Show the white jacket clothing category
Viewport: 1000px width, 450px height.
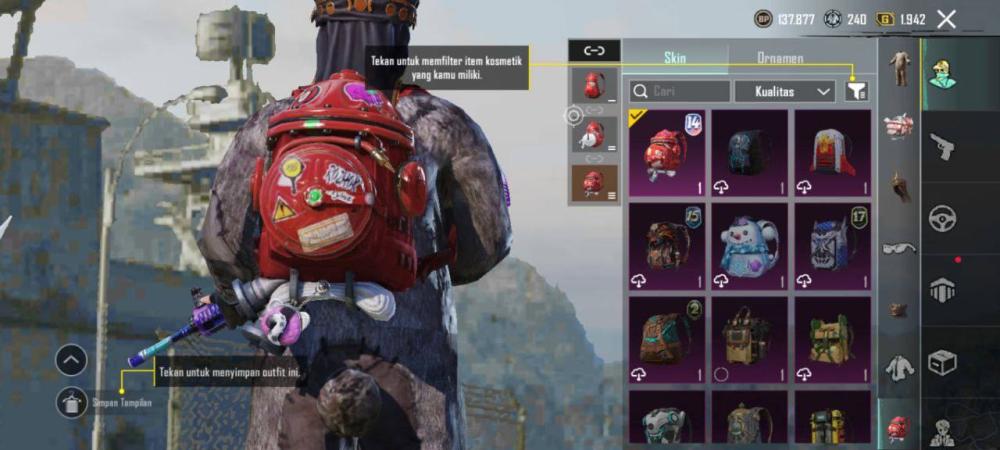point(900,368)
